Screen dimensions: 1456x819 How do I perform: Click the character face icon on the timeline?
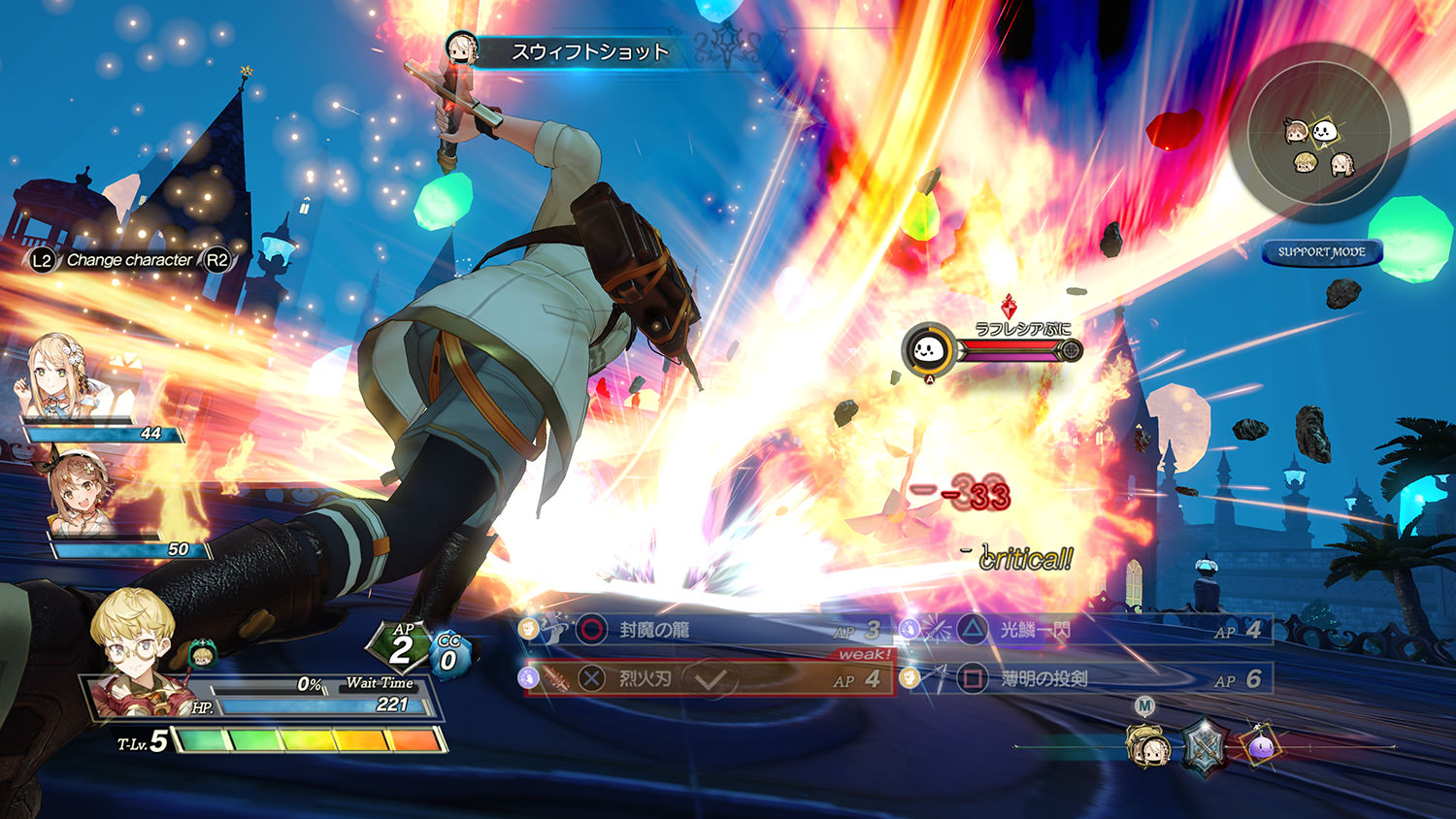point(1147,747)
